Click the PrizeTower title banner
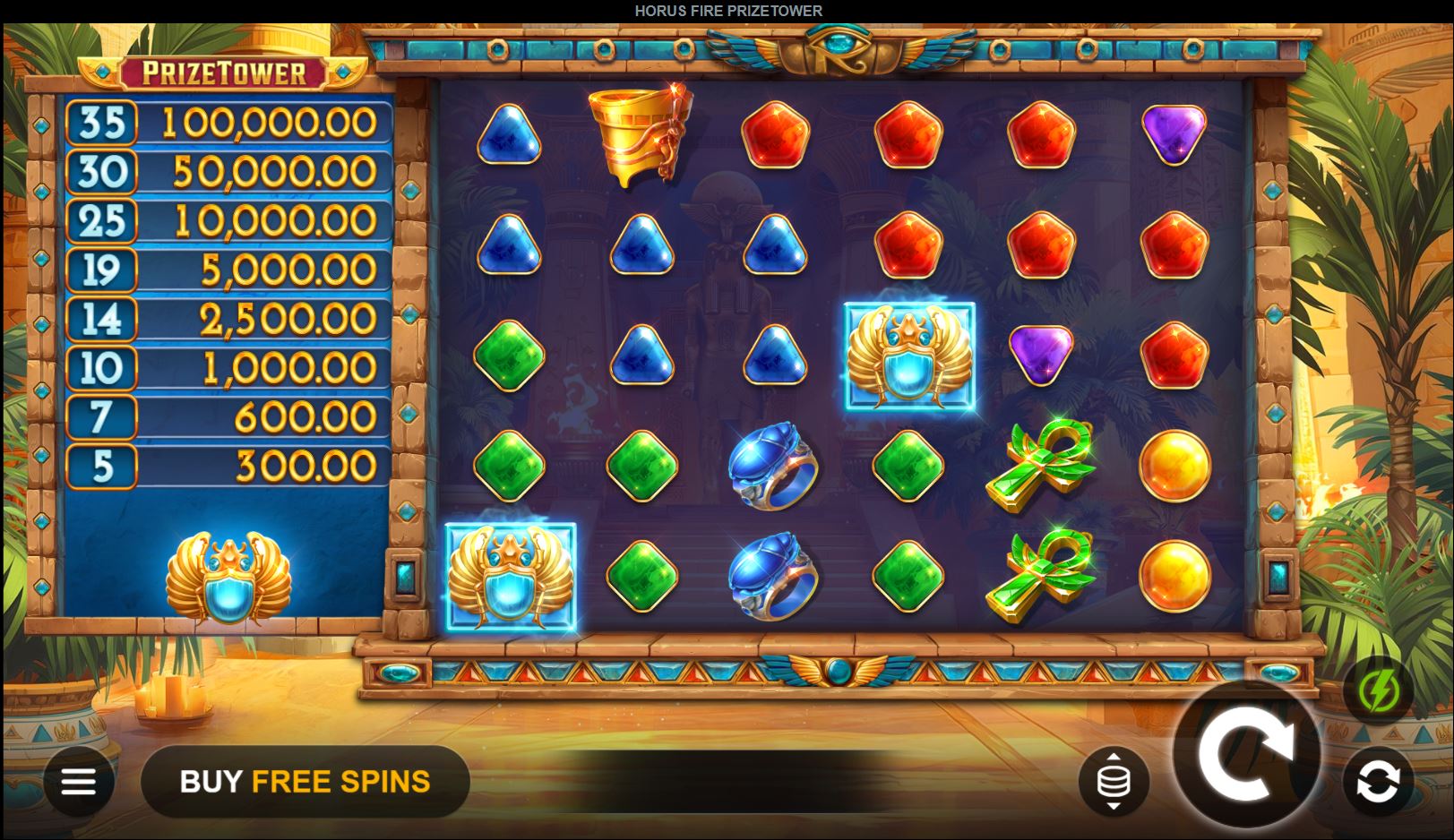The height and width of the screenshot is (840, 1454). [223, 72]
